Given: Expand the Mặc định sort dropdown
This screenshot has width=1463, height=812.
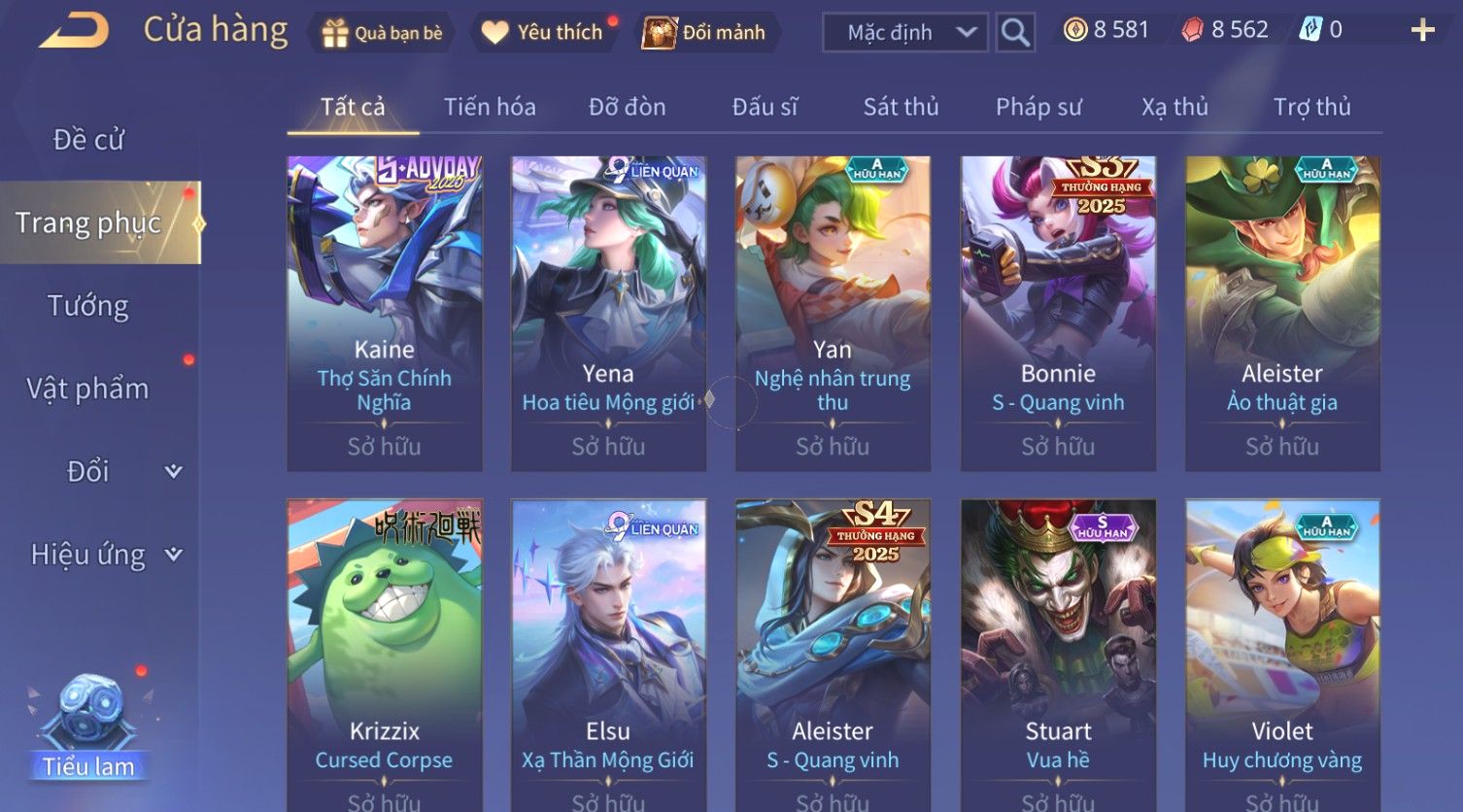Looking at the screenshot, I should point(905,33).
